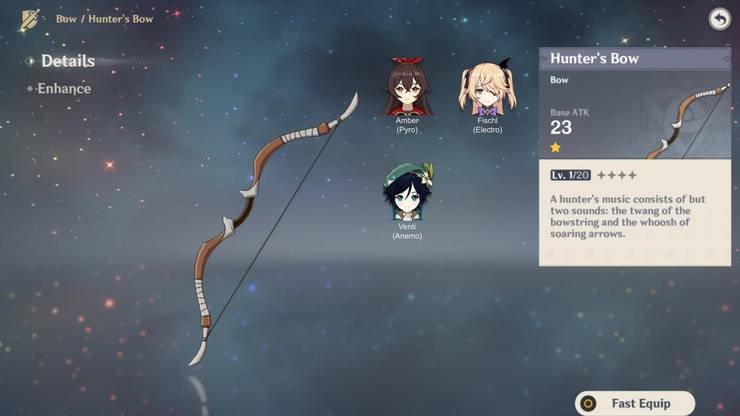Open the Details tab
740x416 pixels.
point(67,61)
